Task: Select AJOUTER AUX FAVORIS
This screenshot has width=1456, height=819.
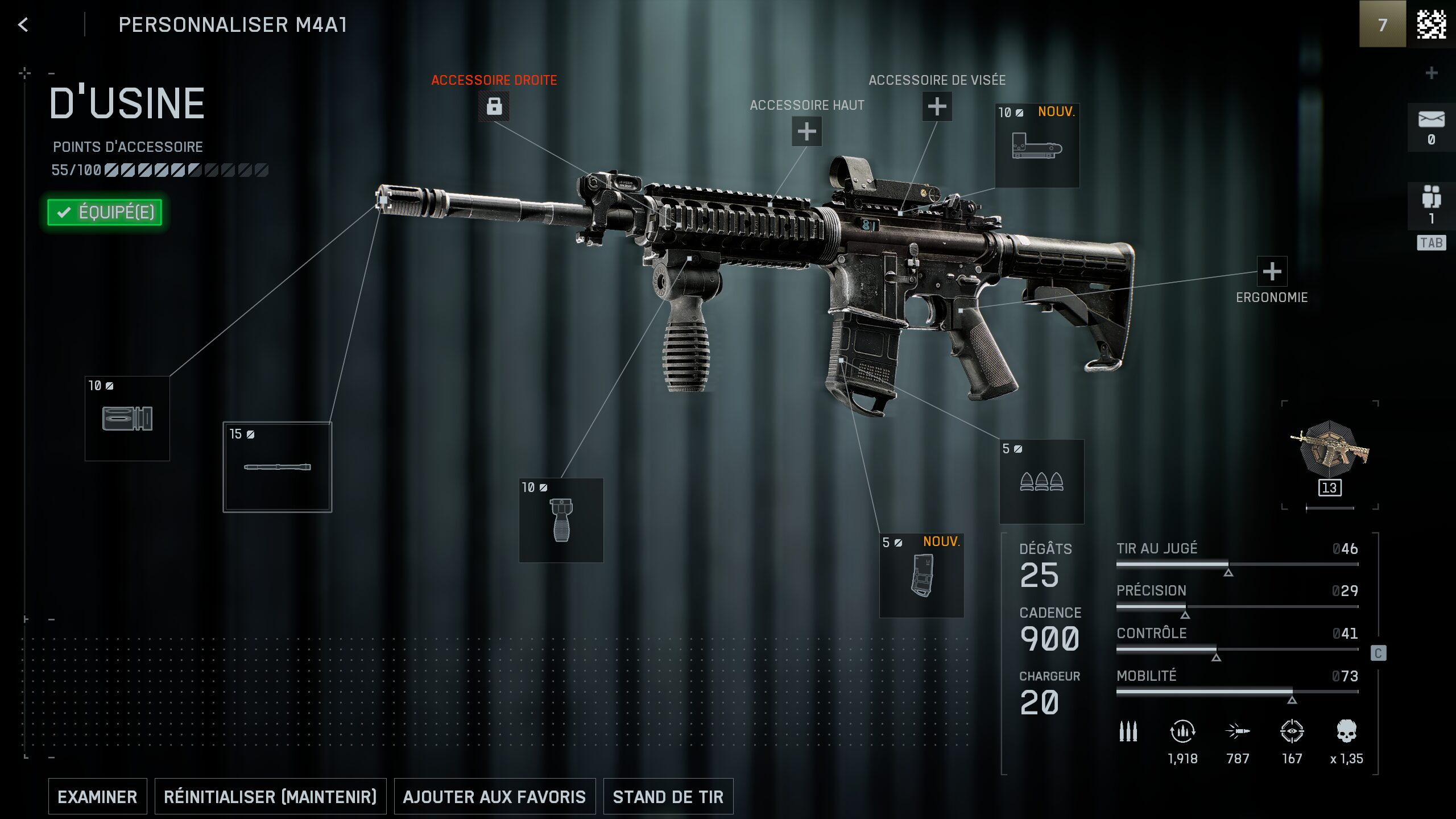Action: point(494,796)
